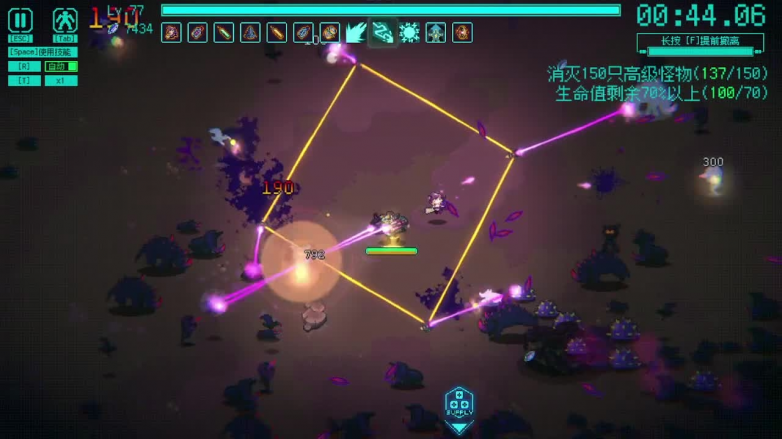782x439 pixels.
Task: Open the character mech panel
Action: [64, 20]
